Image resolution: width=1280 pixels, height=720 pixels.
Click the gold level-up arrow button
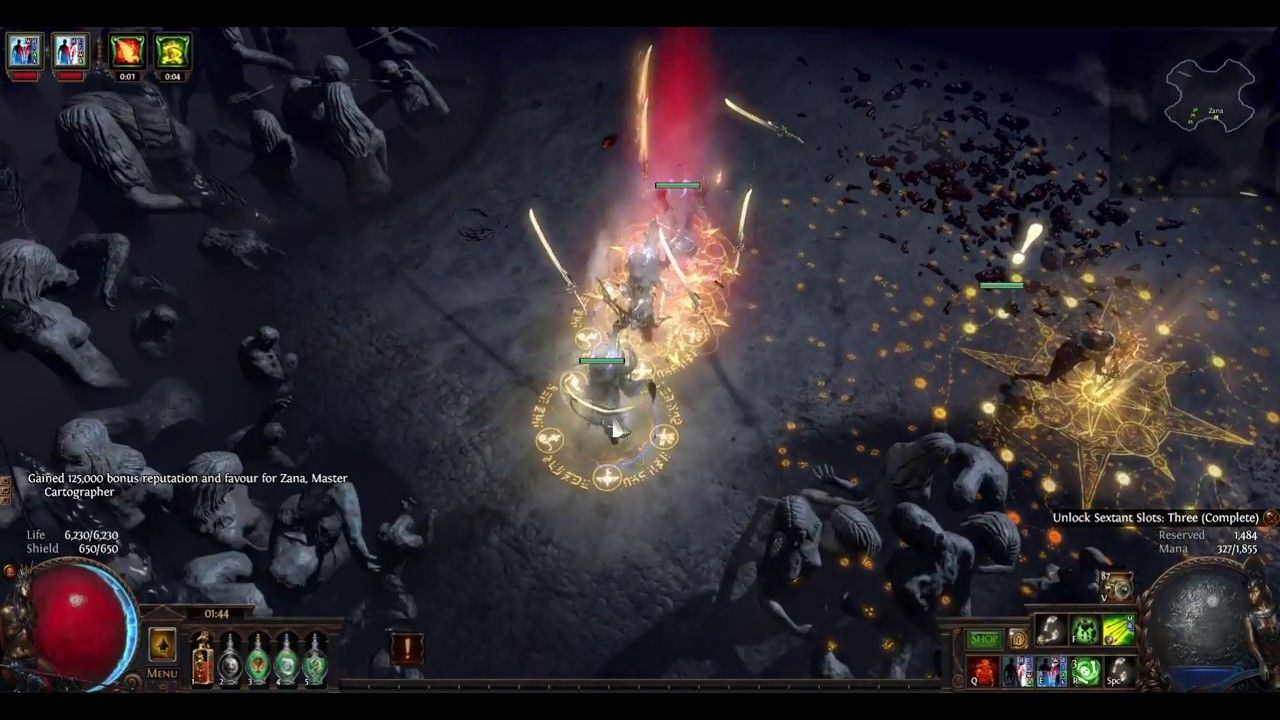pos(163,645)
